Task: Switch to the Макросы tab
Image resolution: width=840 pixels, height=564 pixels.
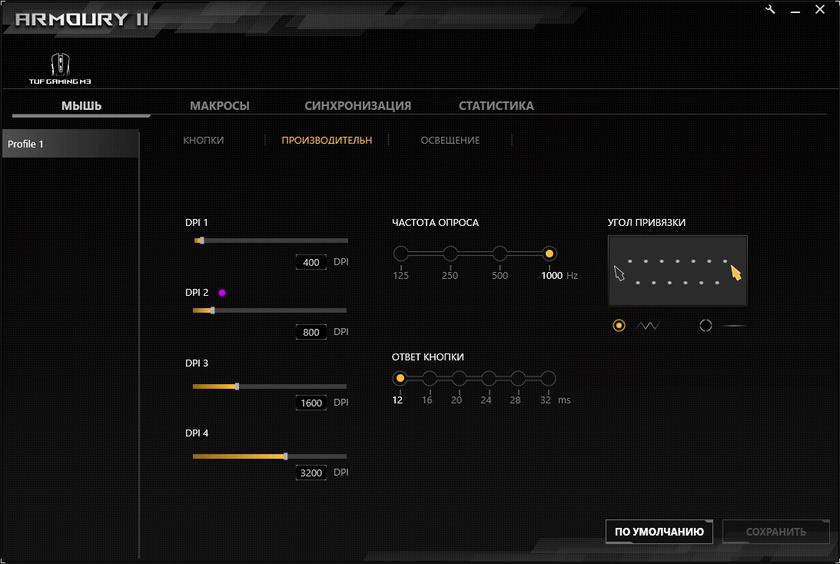Action: coord(219,105)
